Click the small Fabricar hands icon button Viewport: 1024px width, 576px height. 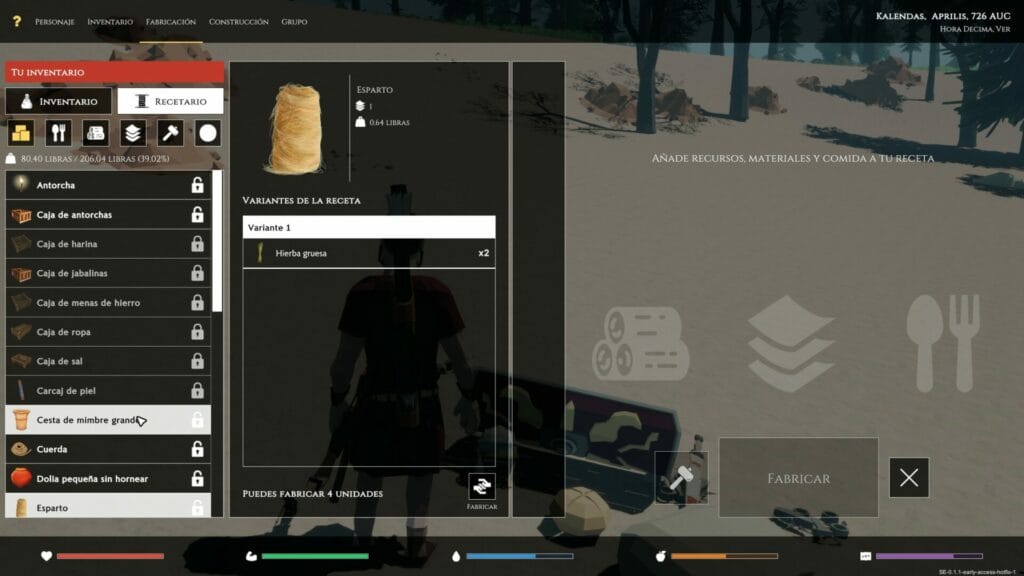pos(481,486)
